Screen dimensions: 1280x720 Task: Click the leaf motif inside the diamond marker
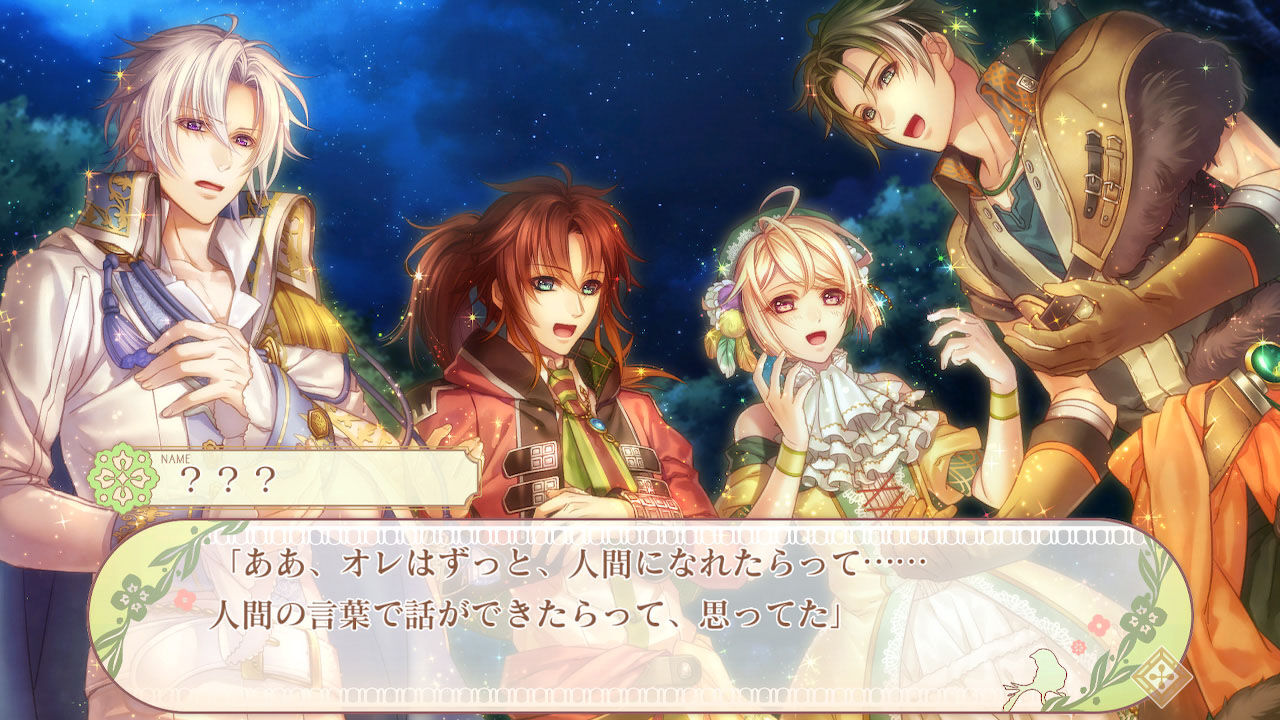tap(1162, 677)
